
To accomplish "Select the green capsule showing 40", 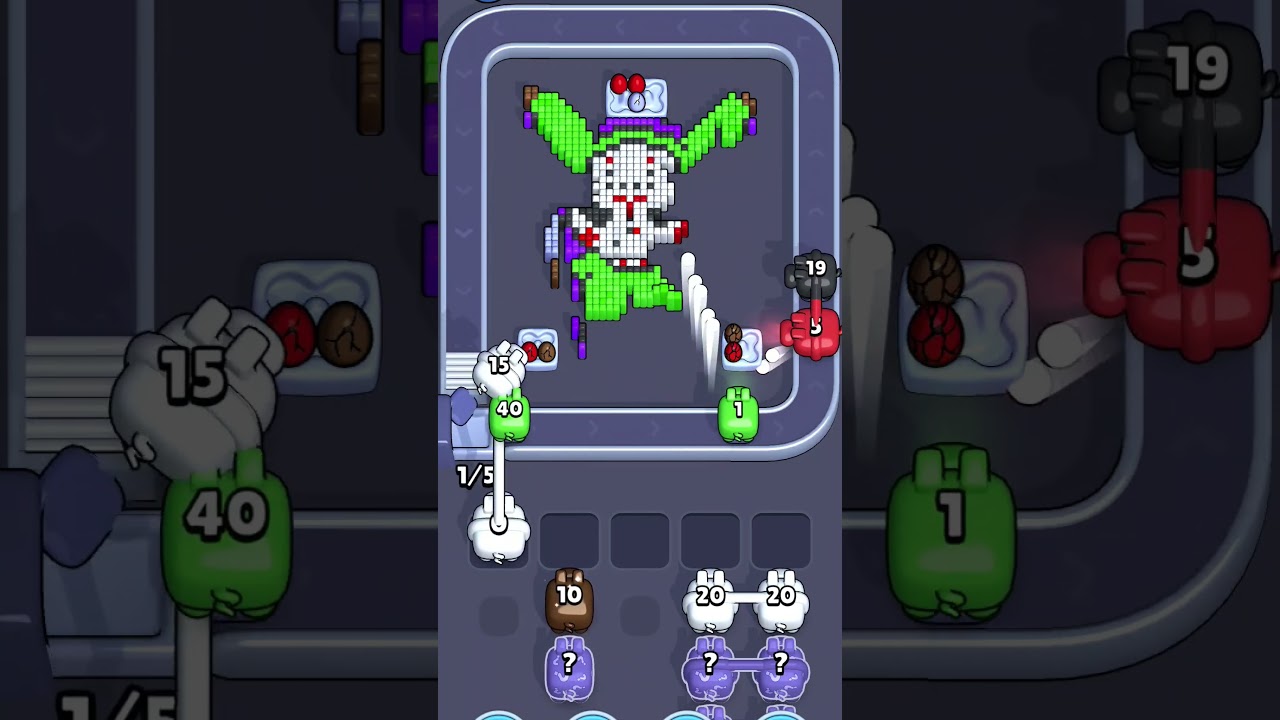I will pyautogui.click(x=511, y=412).
